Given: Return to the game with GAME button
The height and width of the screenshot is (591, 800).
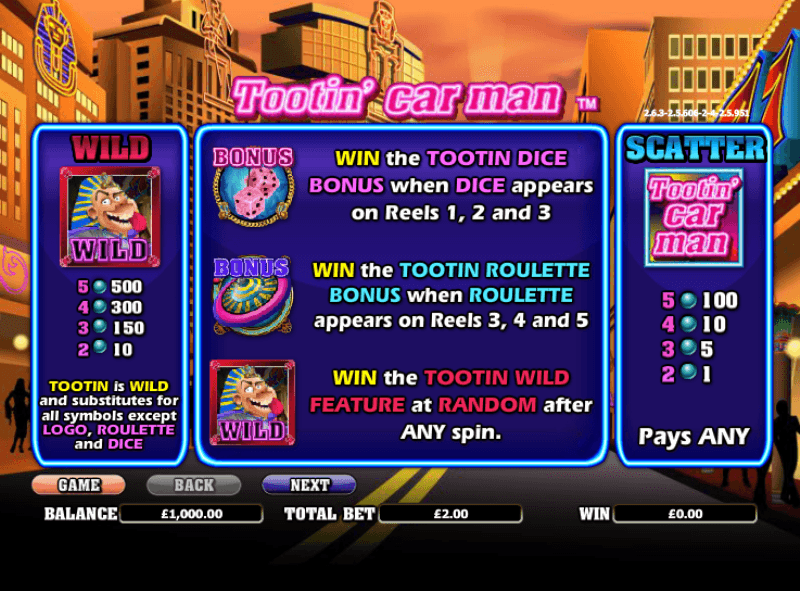Looking at the screenshot, I should [78, 485].
